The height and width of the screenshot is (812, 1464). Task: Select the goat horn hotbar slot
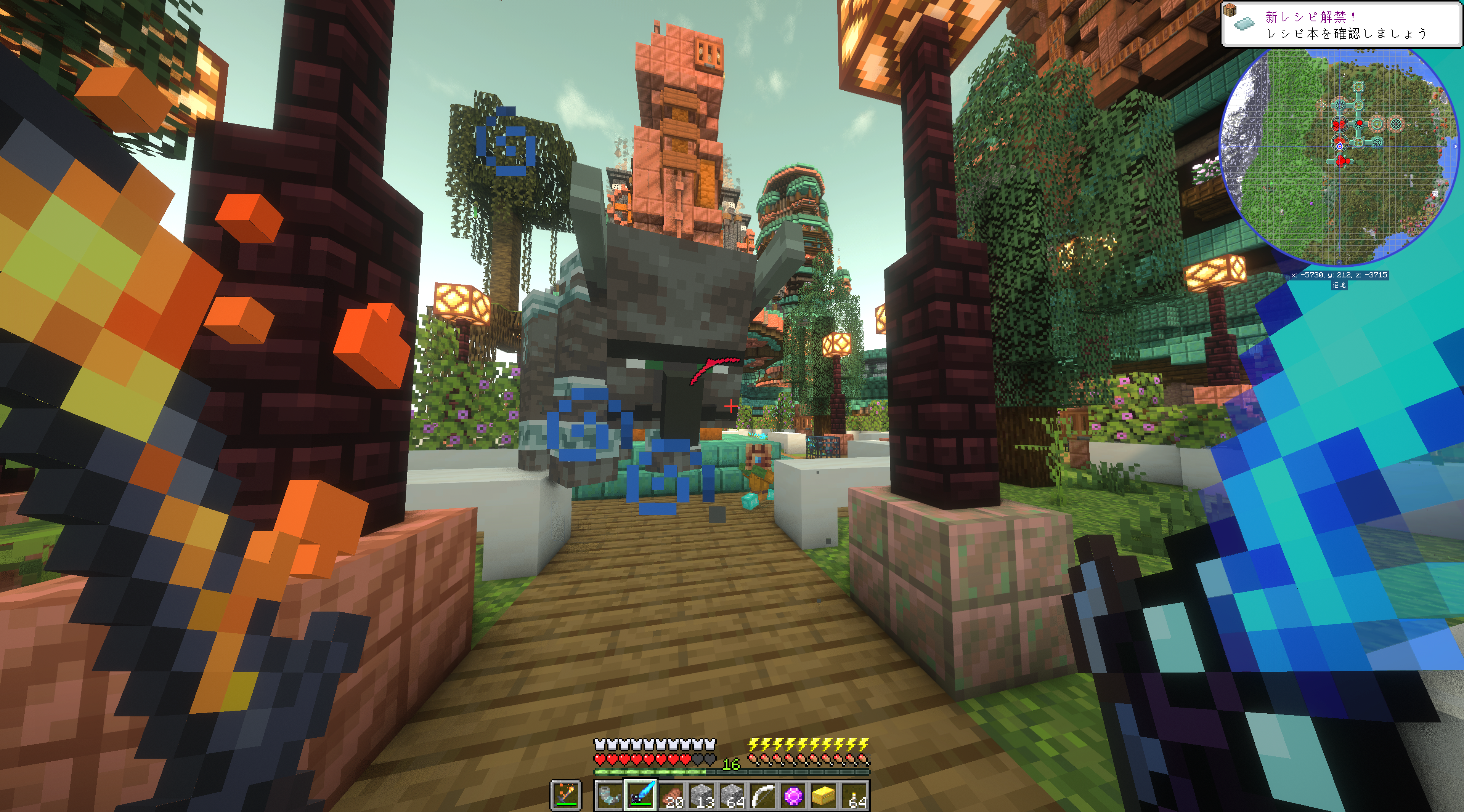pyautogui.click(x=610, y=795)
